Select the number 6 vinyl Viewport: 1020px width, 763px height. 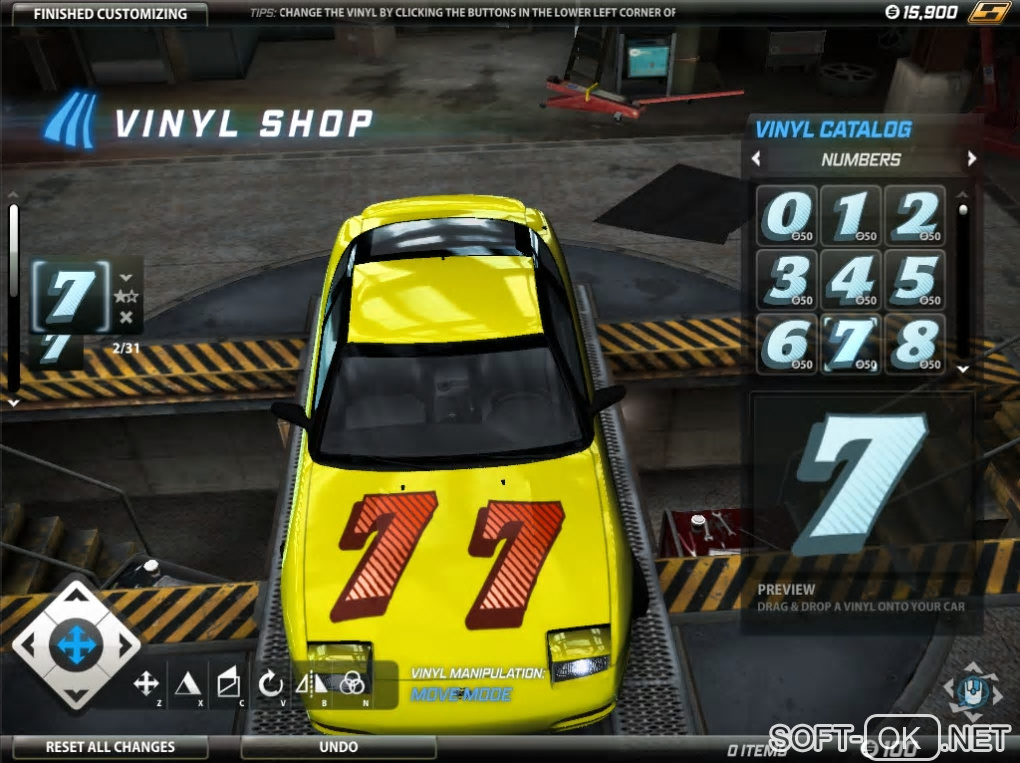[787, 343]
